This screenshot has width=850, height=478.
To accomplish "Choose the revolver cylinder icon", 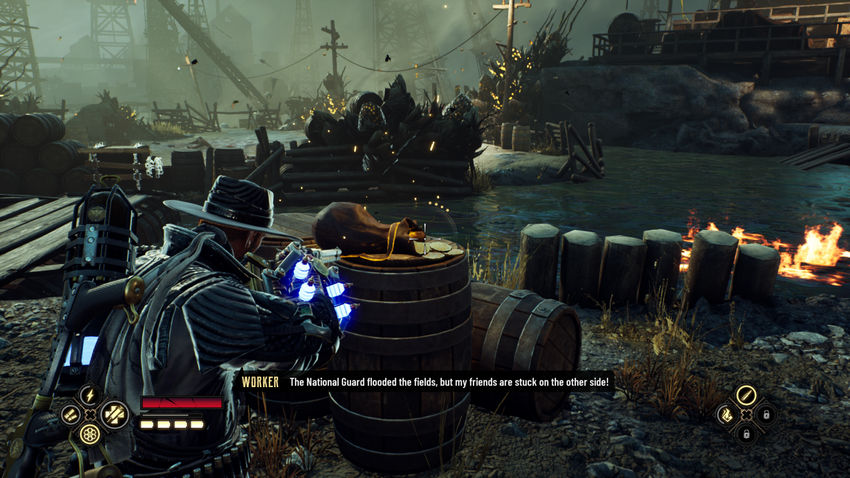I will pyautogui.click(x=90, y=434).
